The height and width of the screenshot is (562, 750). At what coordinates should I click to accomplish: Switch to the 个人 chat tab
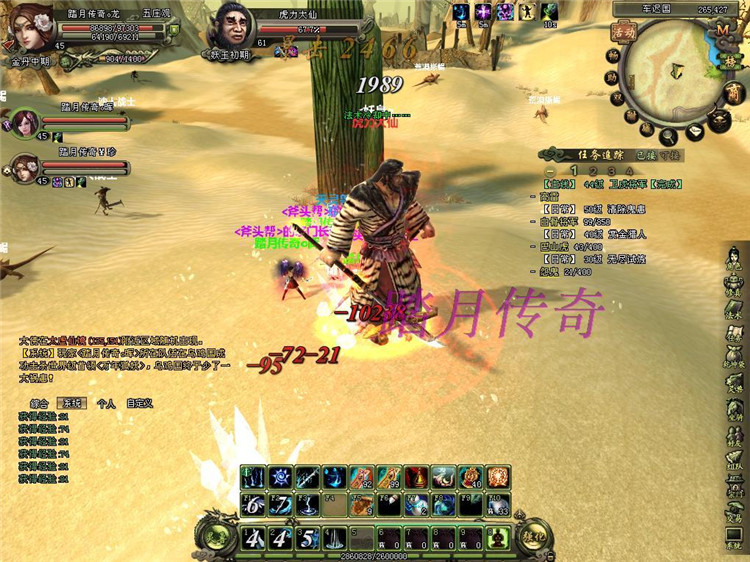tap(106, 403)
